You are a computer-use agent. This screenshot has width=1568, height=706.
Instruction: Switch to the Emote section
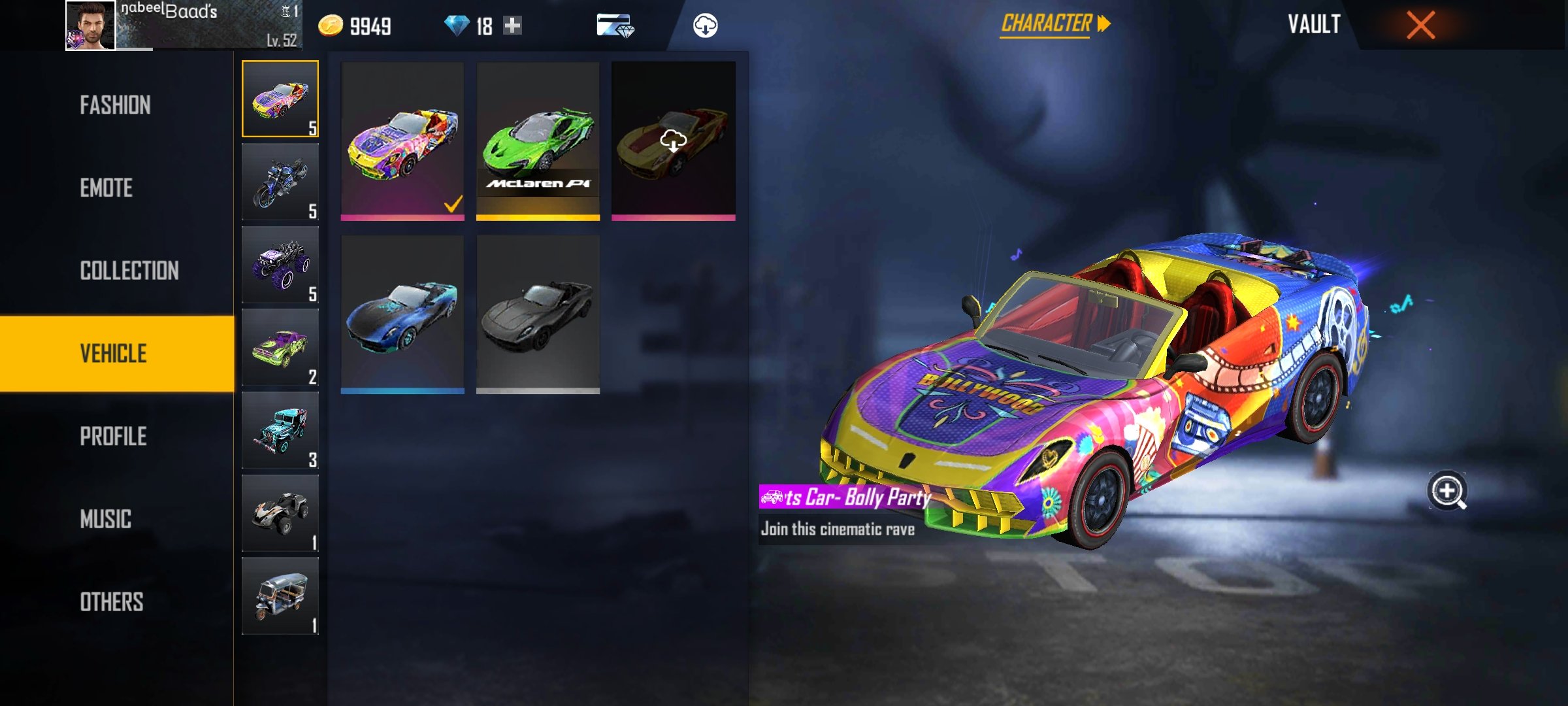[x=106, y=188]
